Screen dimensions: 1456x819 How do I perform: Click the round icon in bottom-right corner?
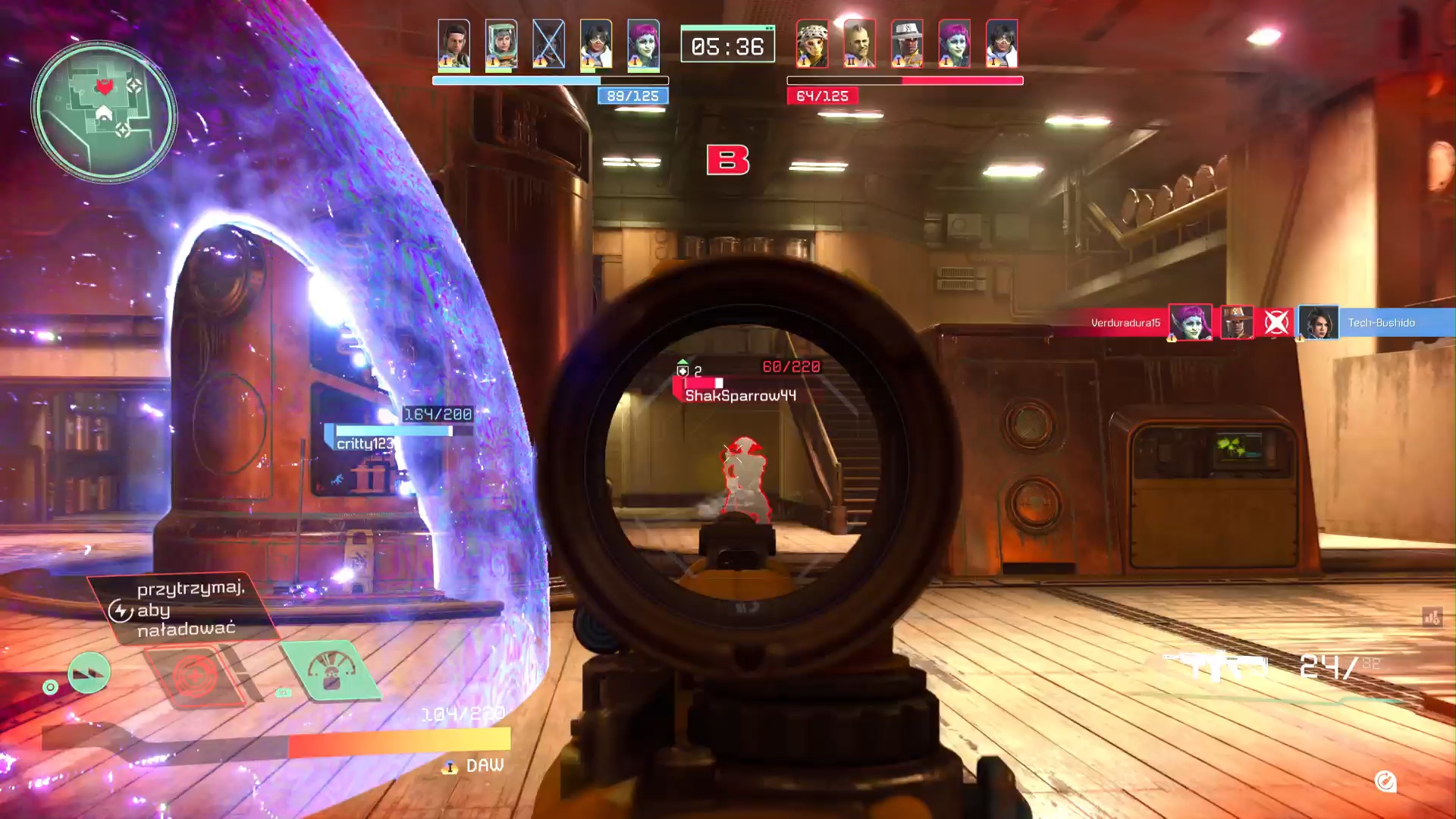coord(1385,781)
